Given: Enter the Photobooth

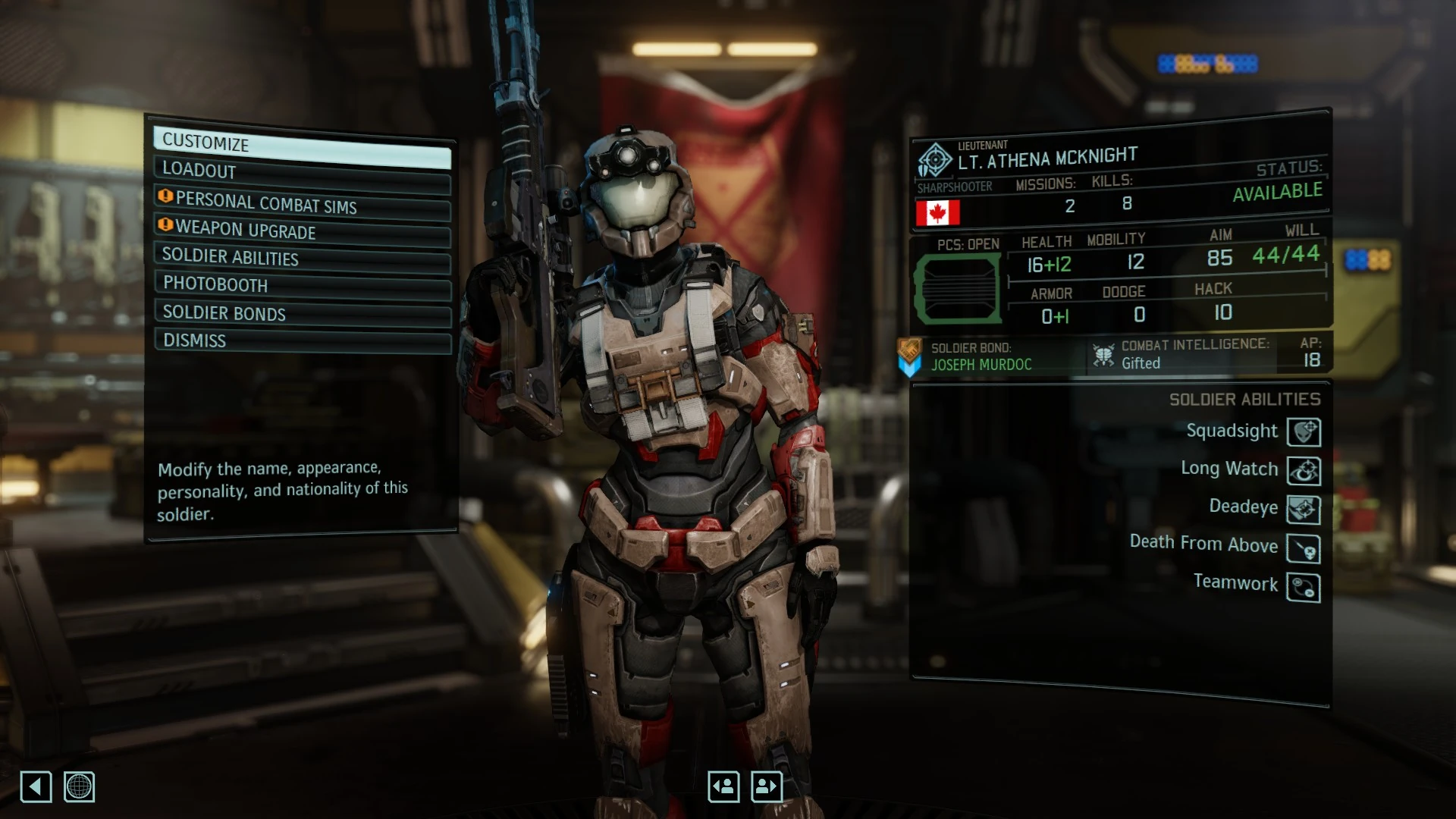Looking at the screenshot, I should pos(302,285).
